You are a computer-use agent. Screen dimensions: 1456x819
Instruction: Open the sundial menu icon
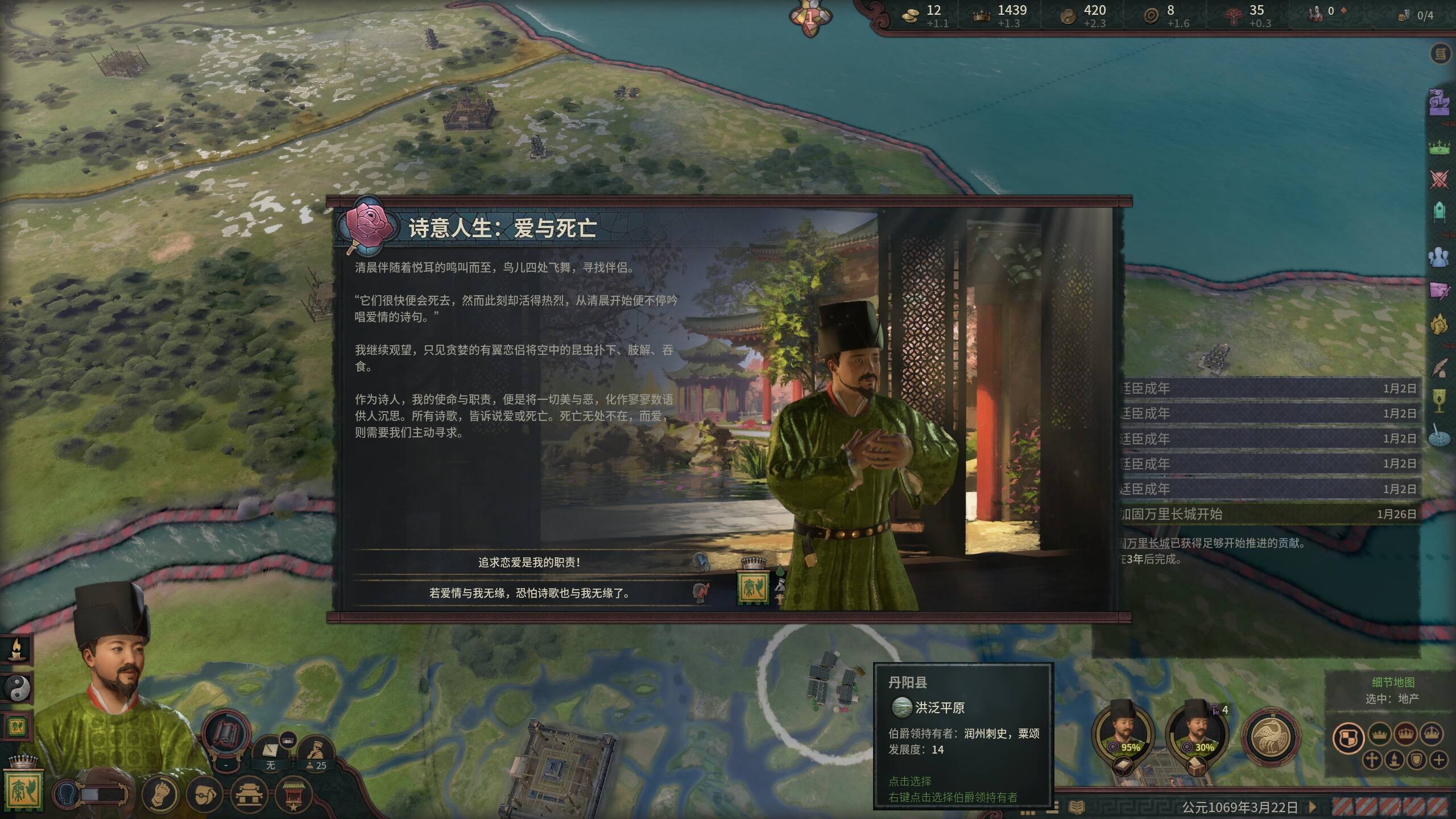coord(1440,436)
